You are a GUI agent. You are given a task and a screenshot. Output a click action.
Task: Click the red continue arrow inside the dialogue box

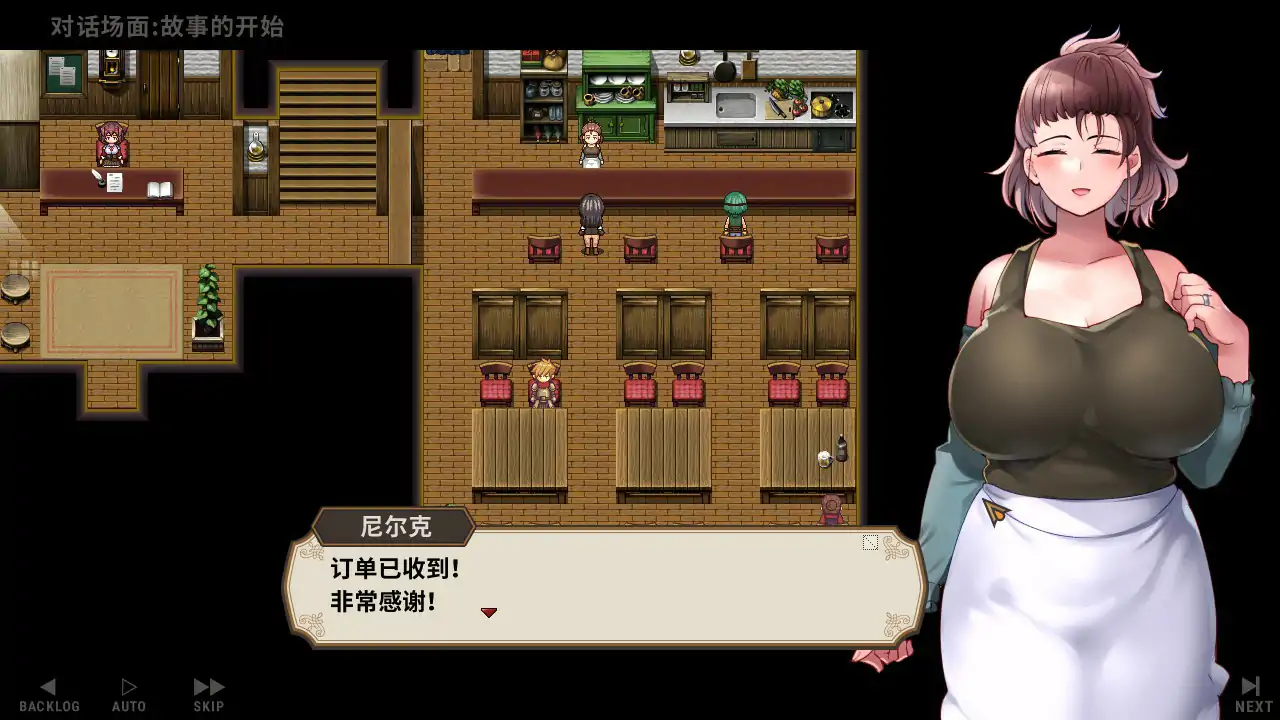tap(489, 611)
